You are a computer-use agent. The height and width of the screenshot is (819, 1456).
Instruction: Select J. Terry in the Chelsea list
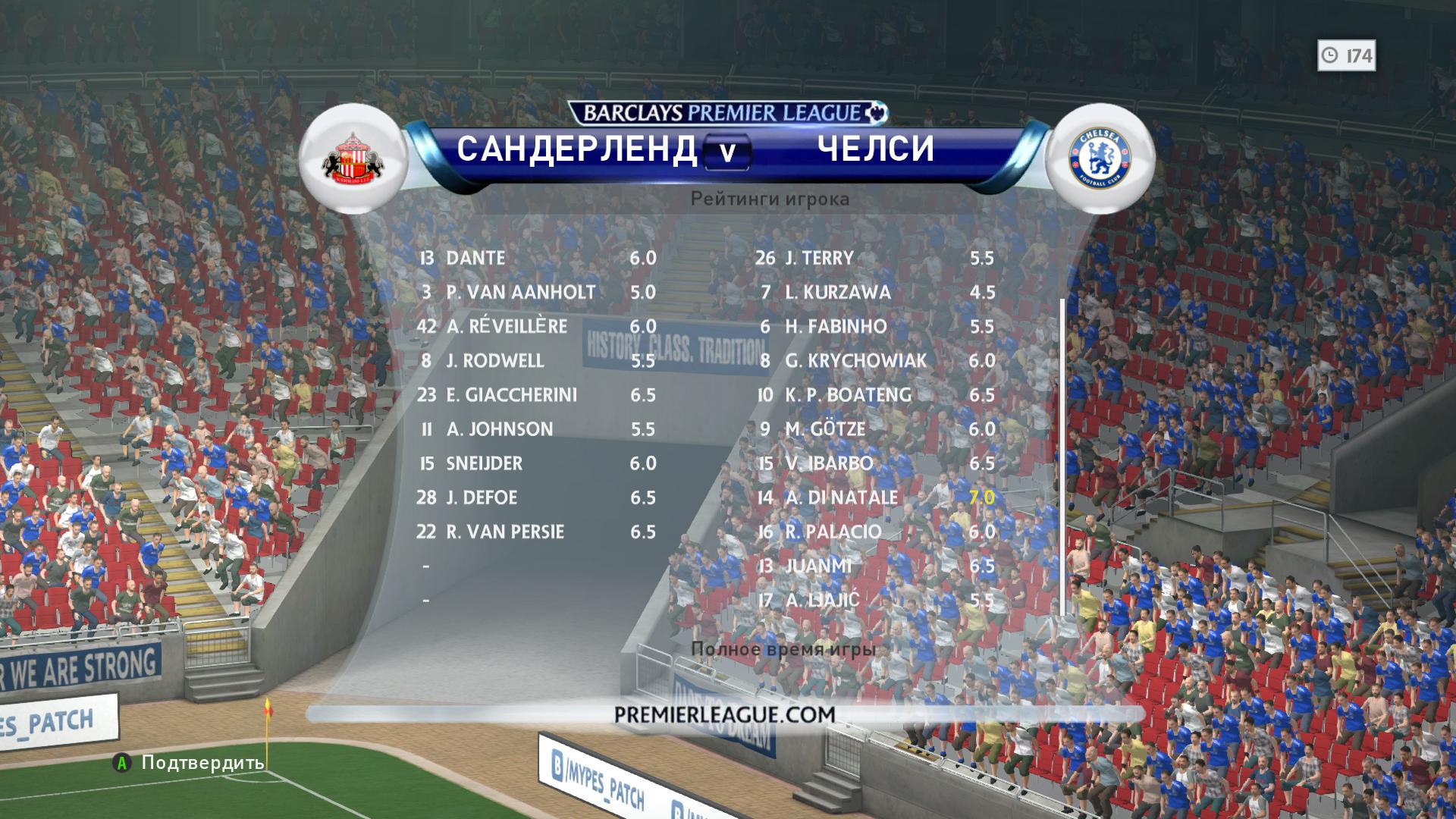click(874, 258)
